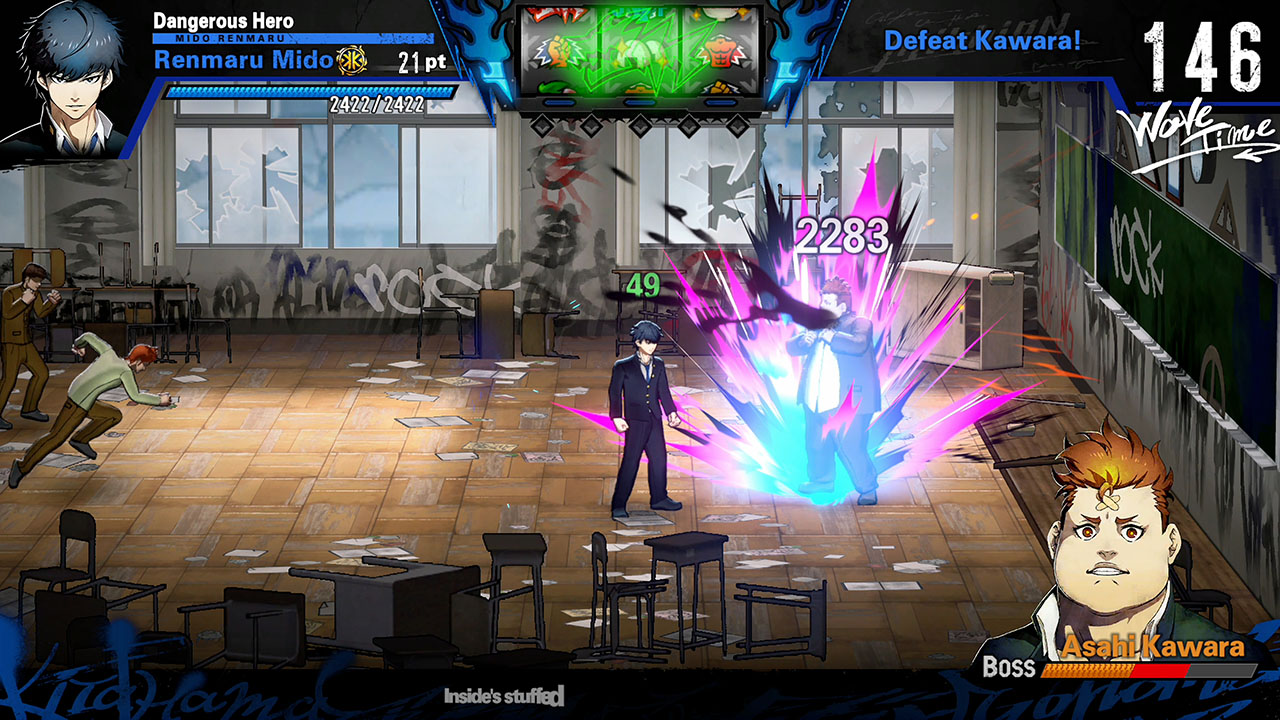Viewport: 1280px width, 720px height.
Task: Click the green pepper symbol under the left reel
Action: click(x=554, y=88)
